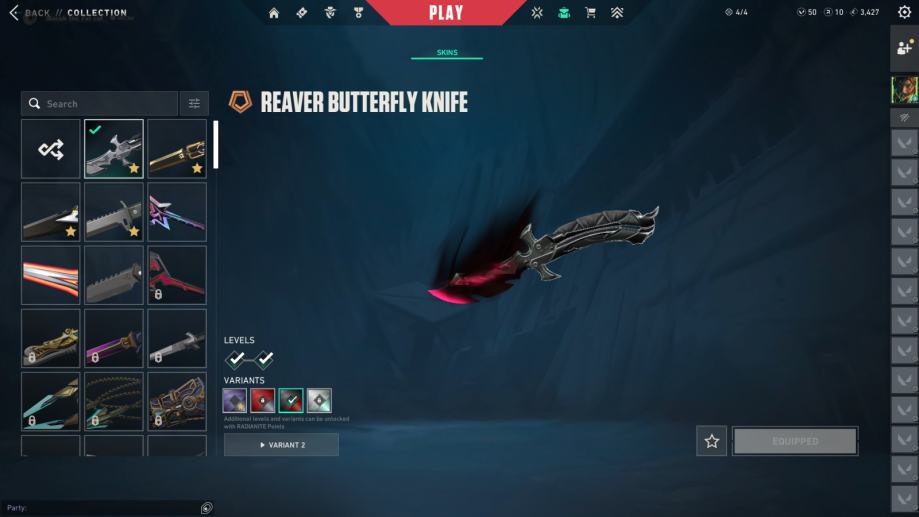Choose the red variant swatch
The height and width of the screenshot is (517, 919).
pos(263,401)
